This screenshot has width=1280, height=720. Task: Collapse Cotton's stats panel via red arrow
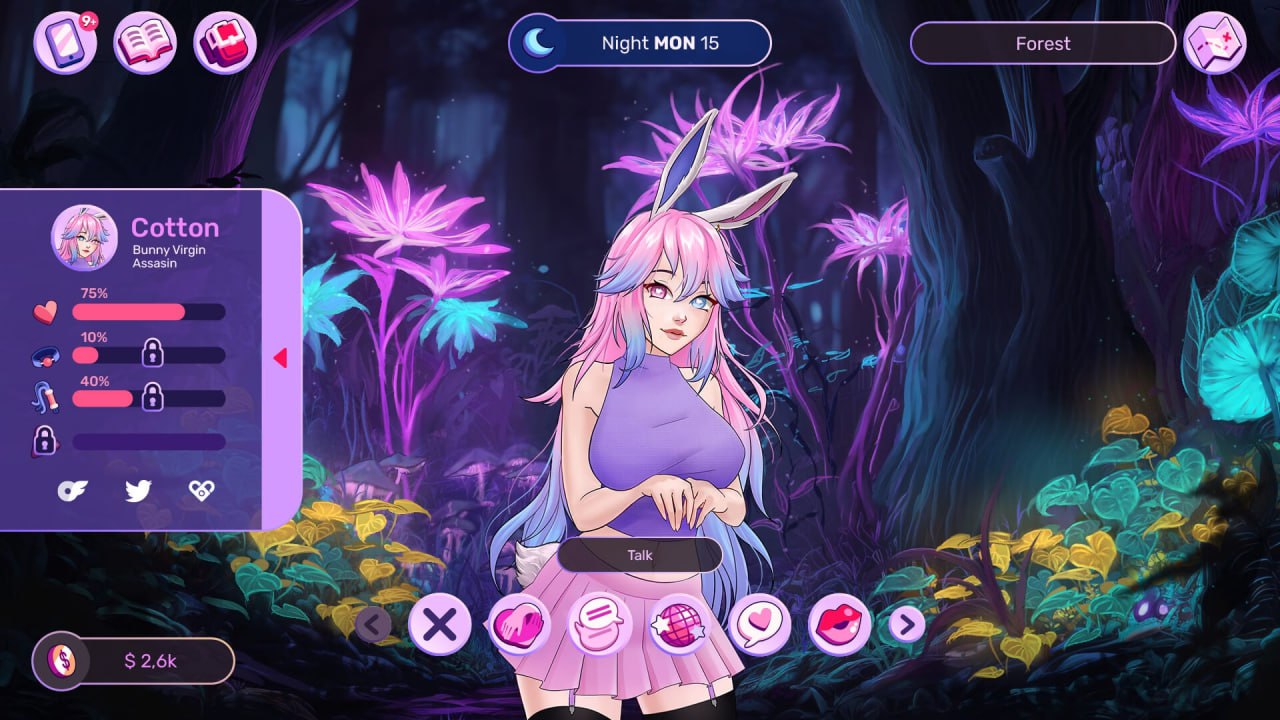[281, 356]
